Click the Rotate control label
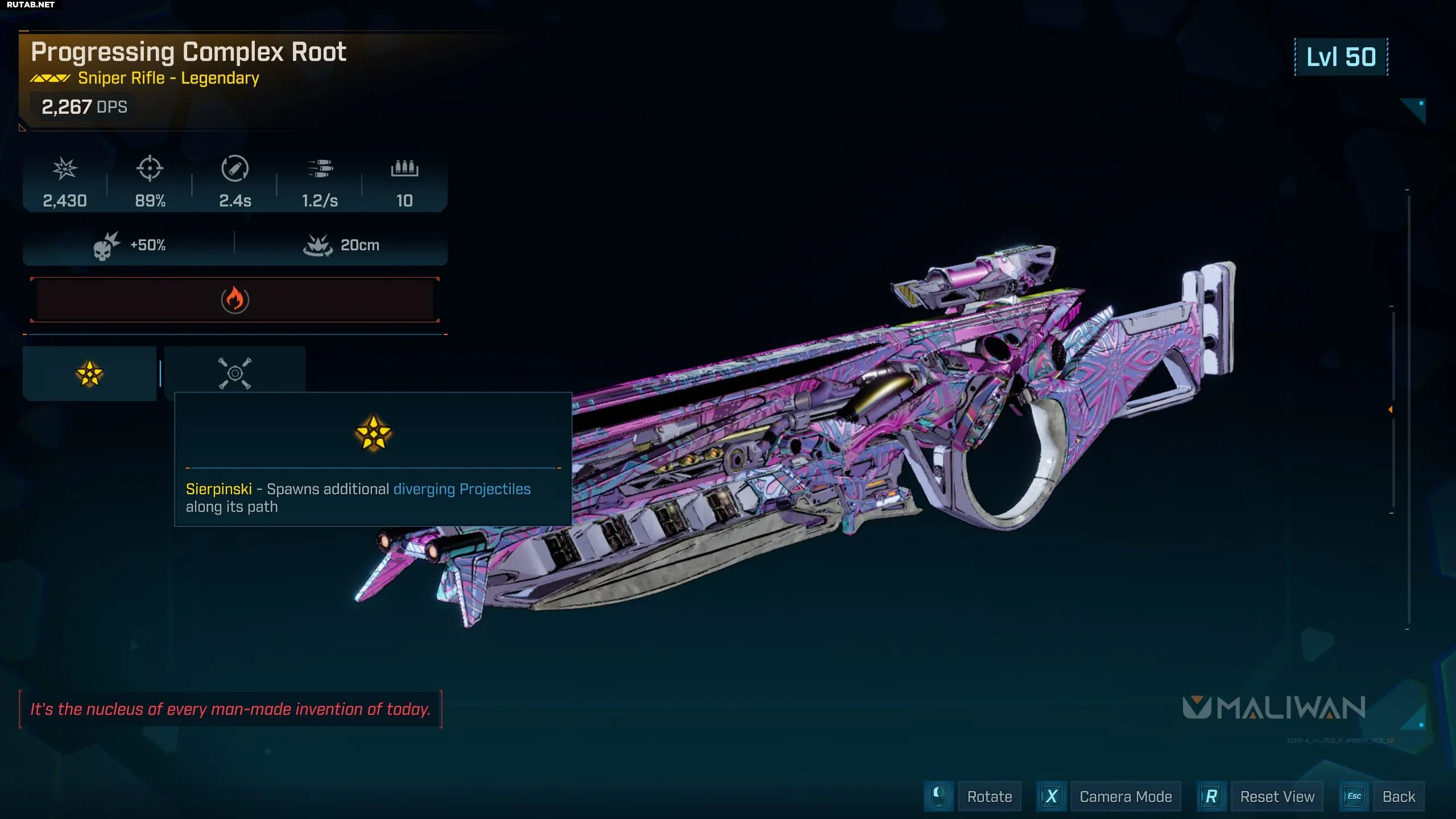 [989, 797]
